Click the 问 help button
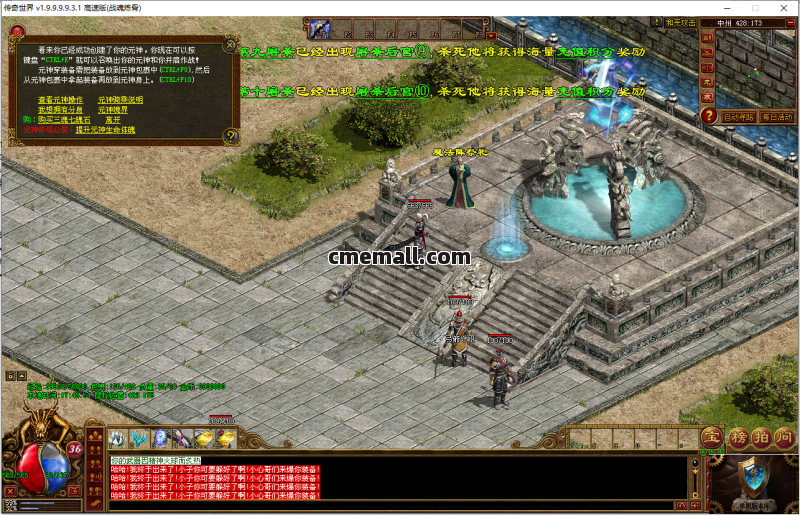Image resolution: width=800 pixels, height=515 pixels. coord(785,437)
